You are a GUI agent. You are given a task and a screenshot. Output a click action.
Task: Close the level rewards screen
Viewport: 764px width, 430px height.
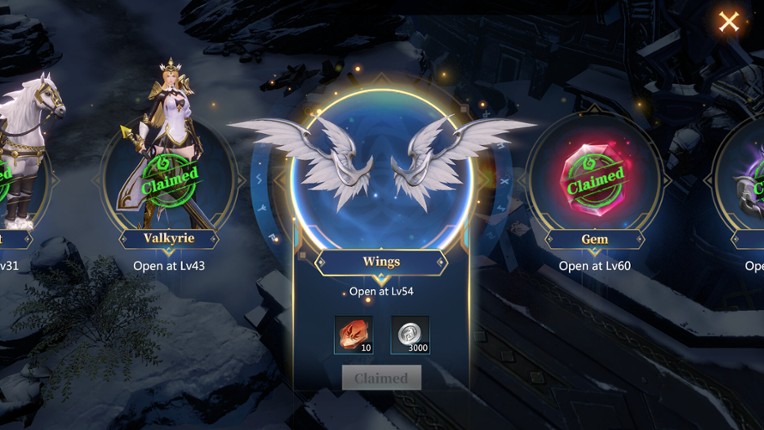(729, 21)
